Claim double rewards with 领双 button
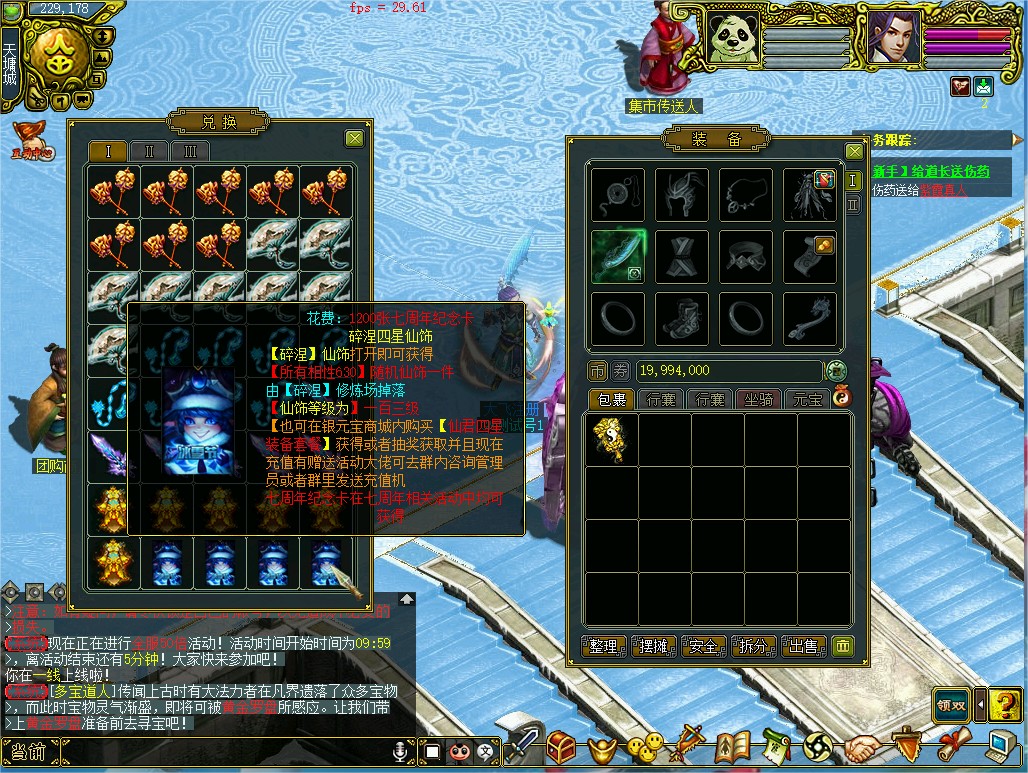 [951, 703]
